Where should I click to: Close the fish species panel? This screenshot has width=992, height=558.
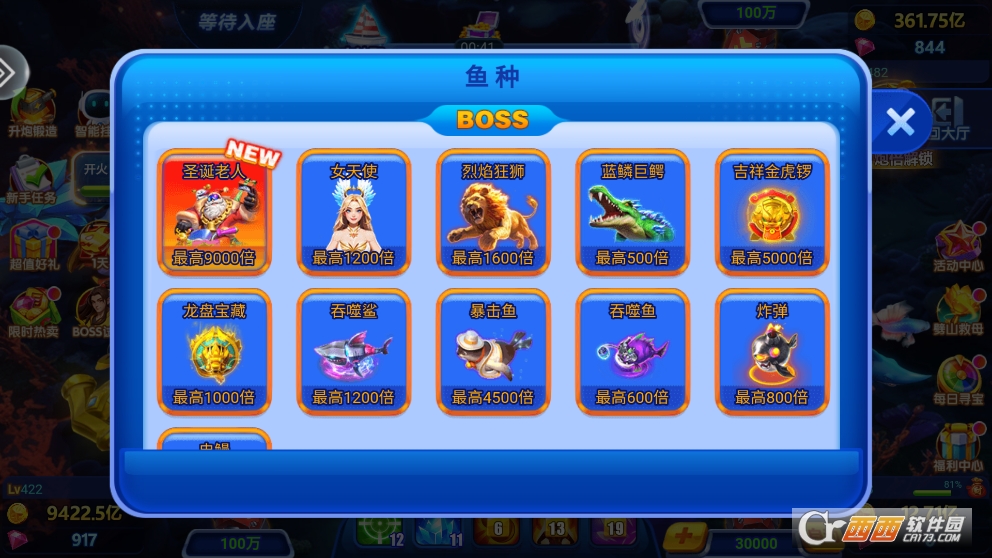900,122
